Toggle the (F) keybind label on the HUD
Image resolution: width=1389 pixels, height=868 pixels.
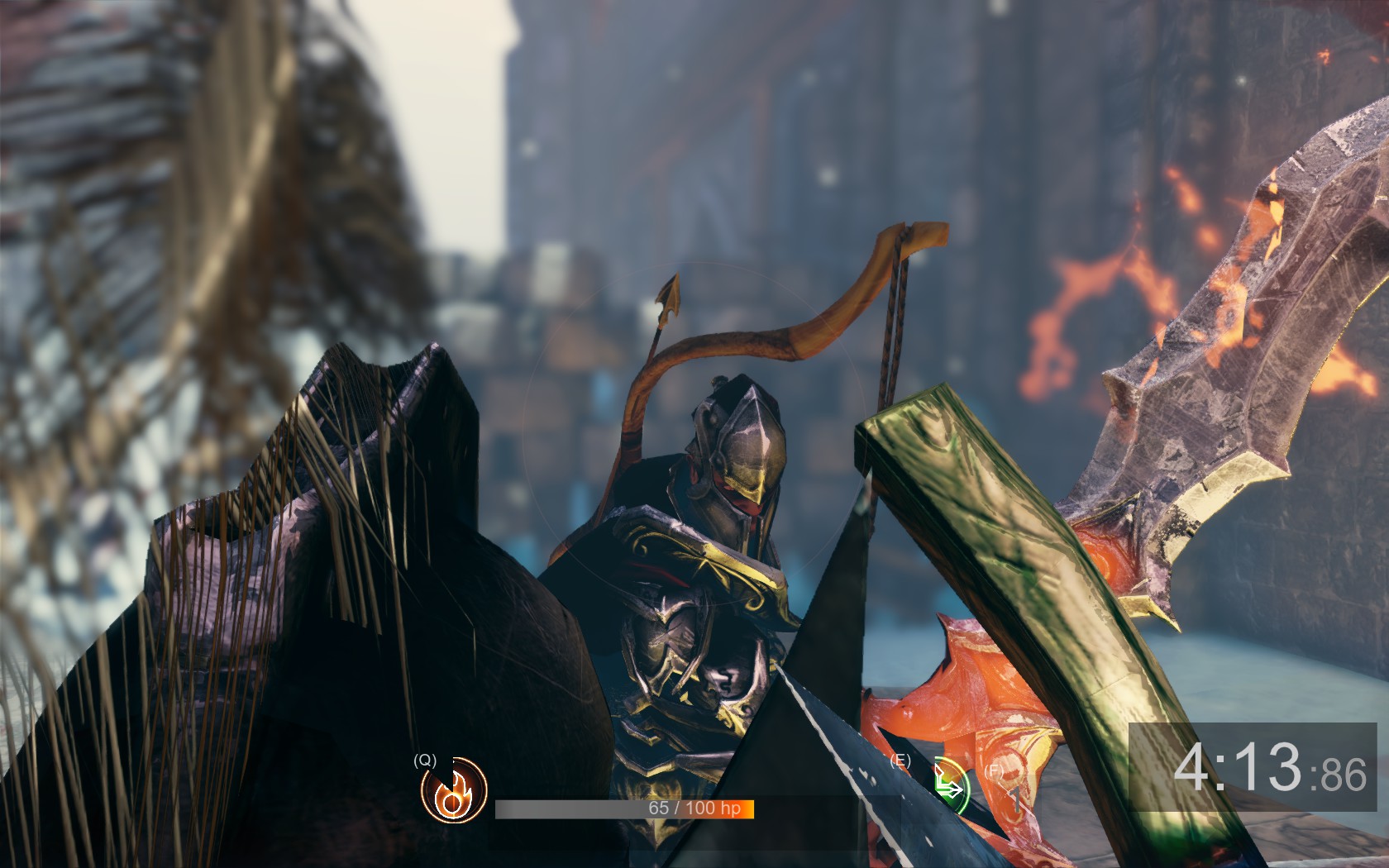click(x=995, y=771)
